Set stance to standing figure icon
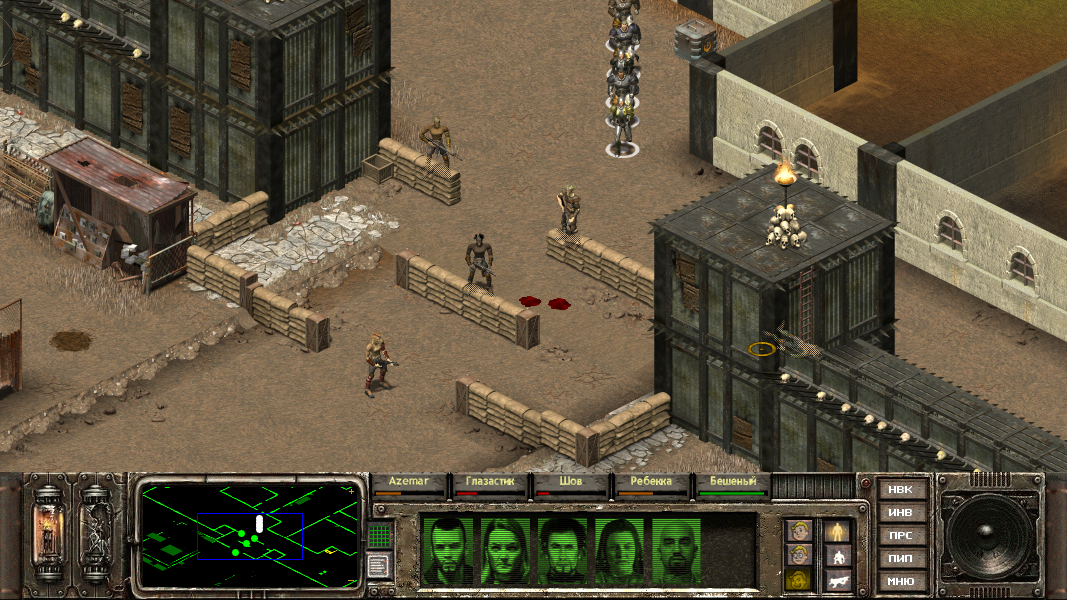1067x600 pixels. tap(837, 531)
